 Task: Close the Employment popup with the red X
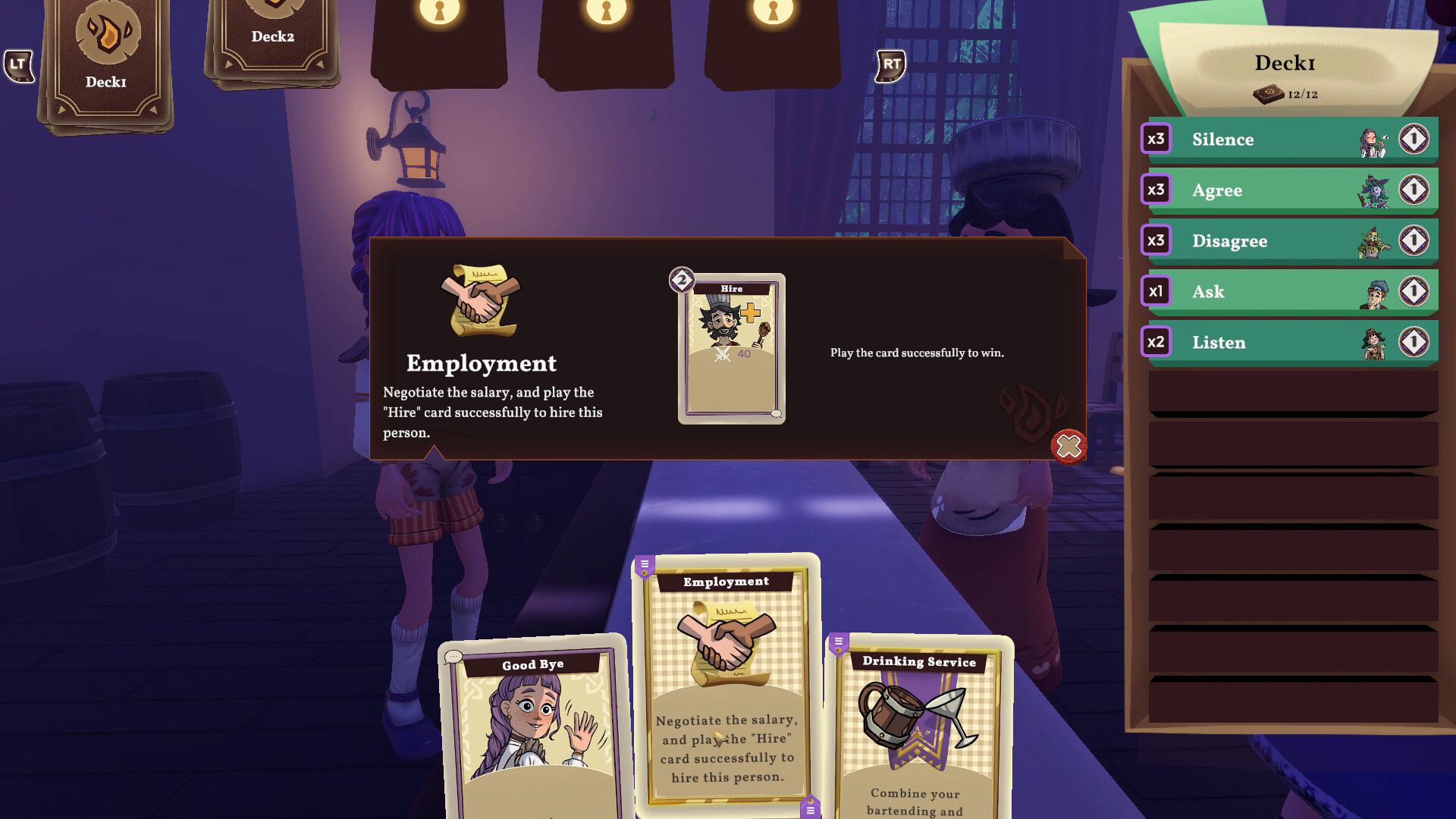click(1069, 447)
